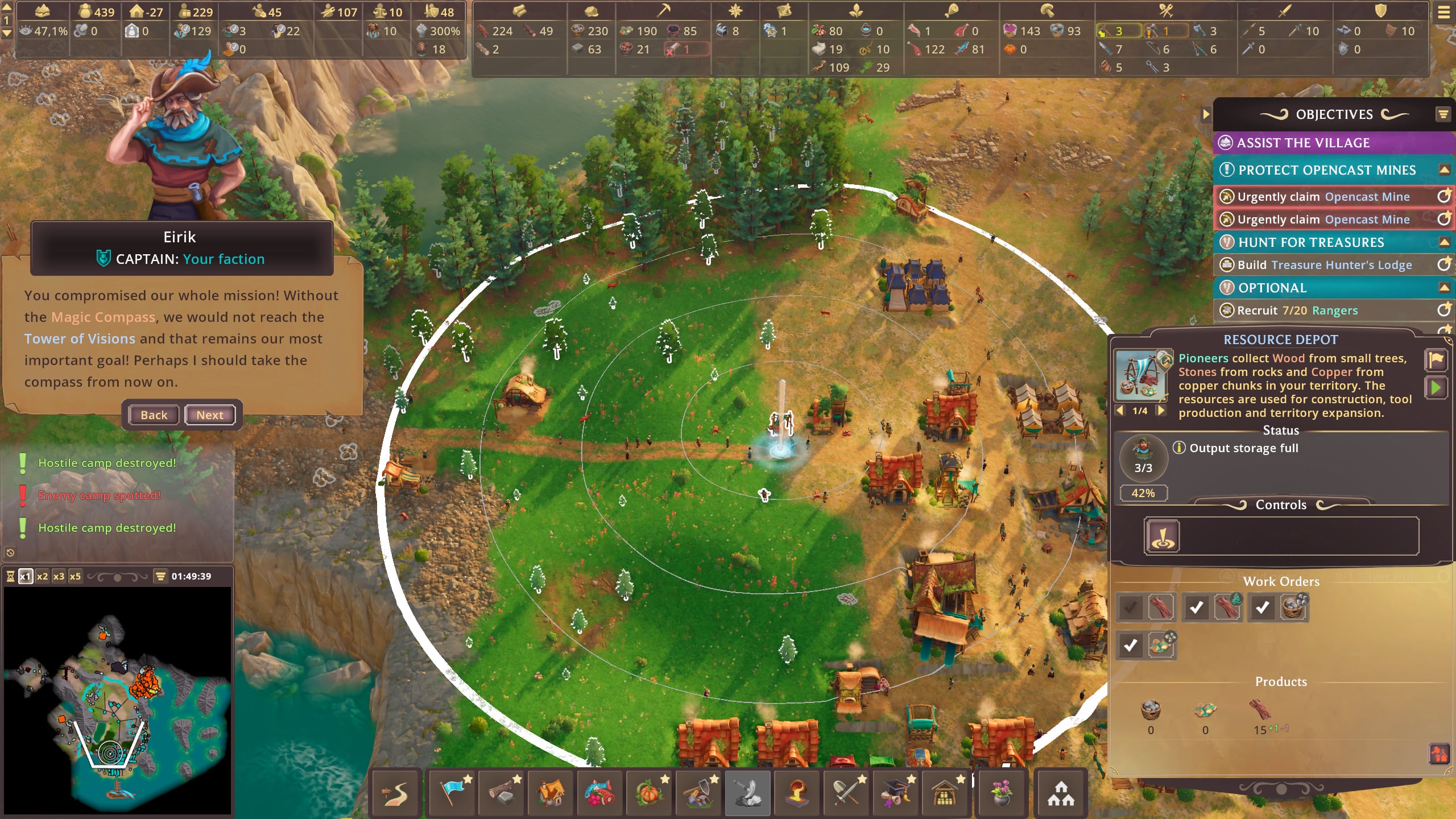1456x819 pixels.
Task: Select the Build Treasure Hunter's Lodge objective
Action: 1324,265
